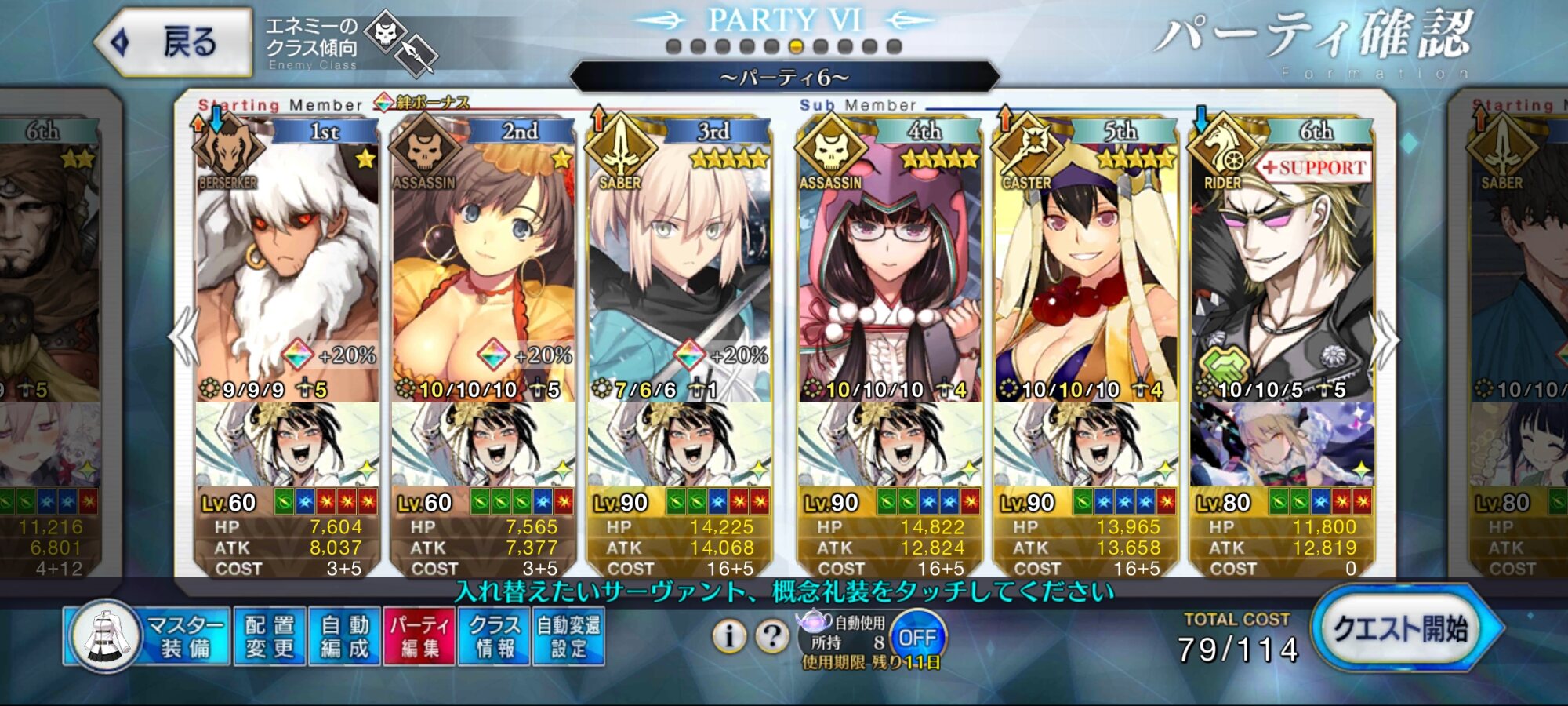Start the quest with クエスト開始

click(x=1400, y=629)
